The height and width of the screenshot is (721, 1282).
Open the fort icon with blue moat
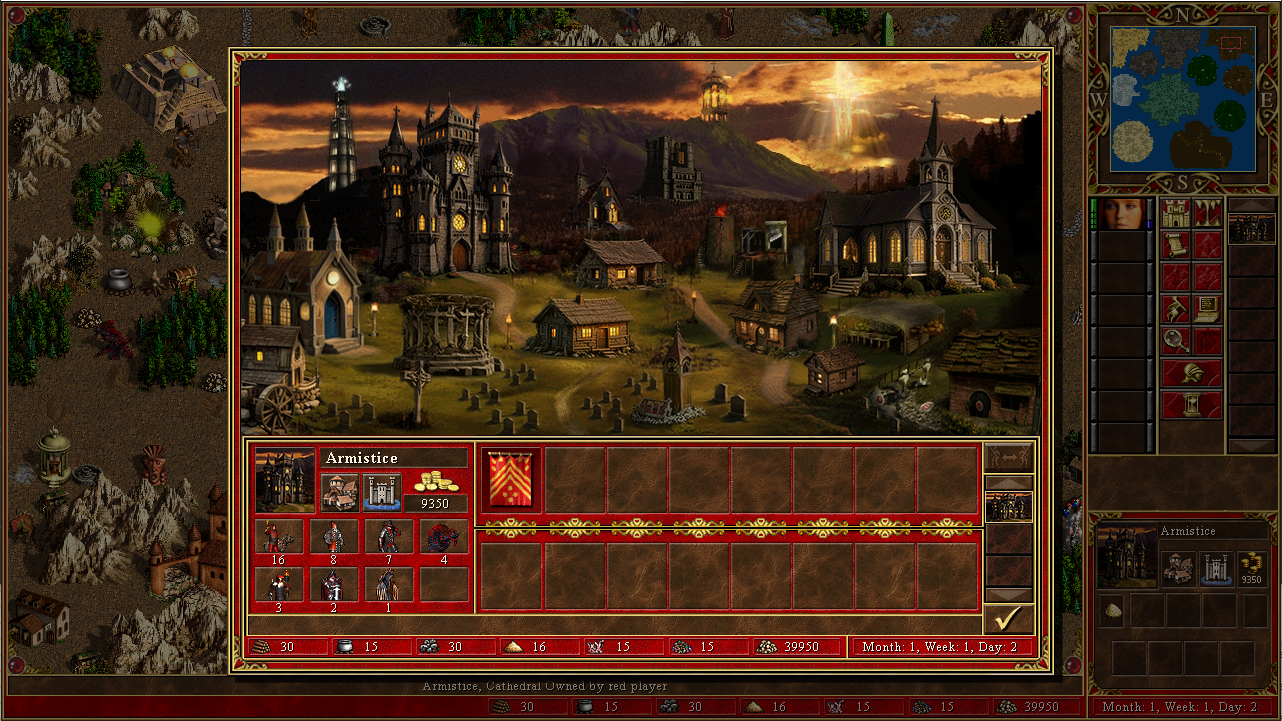pyautogui.click(x=381, y=492)
